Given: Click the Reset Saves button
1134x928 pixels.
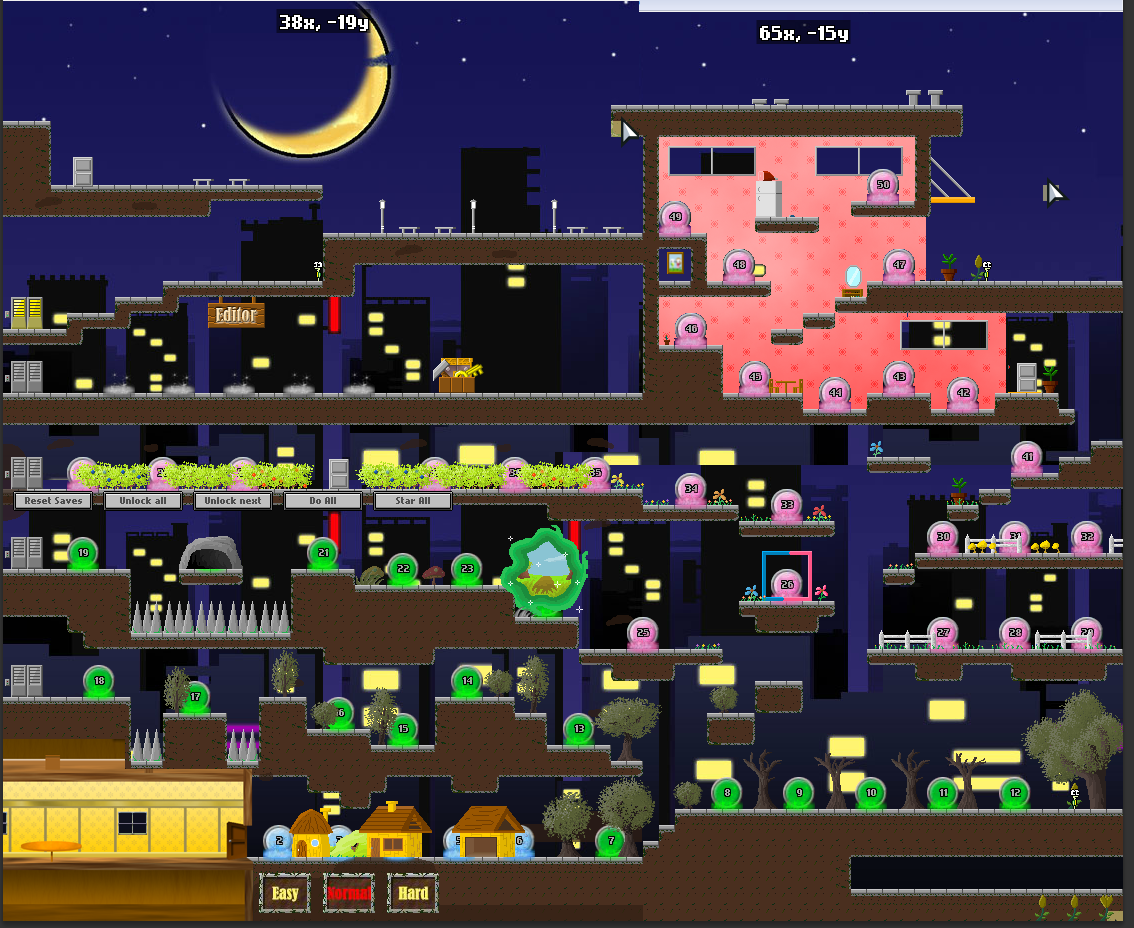Looking at the screenshot, I should click(x=53, y=501).
